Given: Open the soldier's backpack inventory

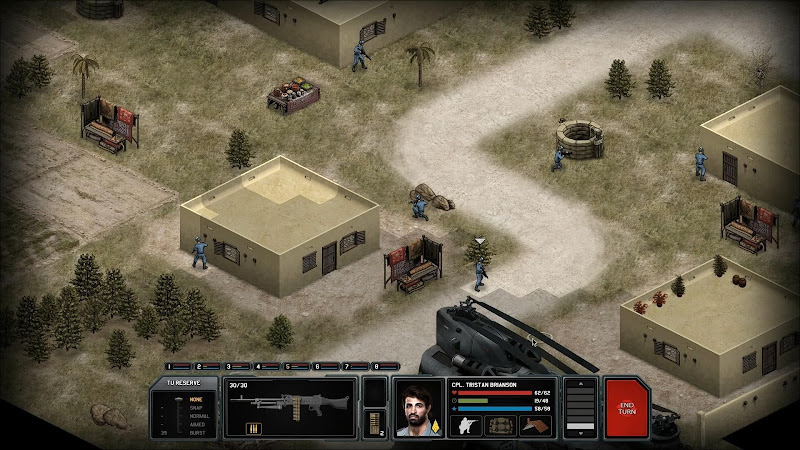Looking at the screenshot, I should [x=500, y=425].
